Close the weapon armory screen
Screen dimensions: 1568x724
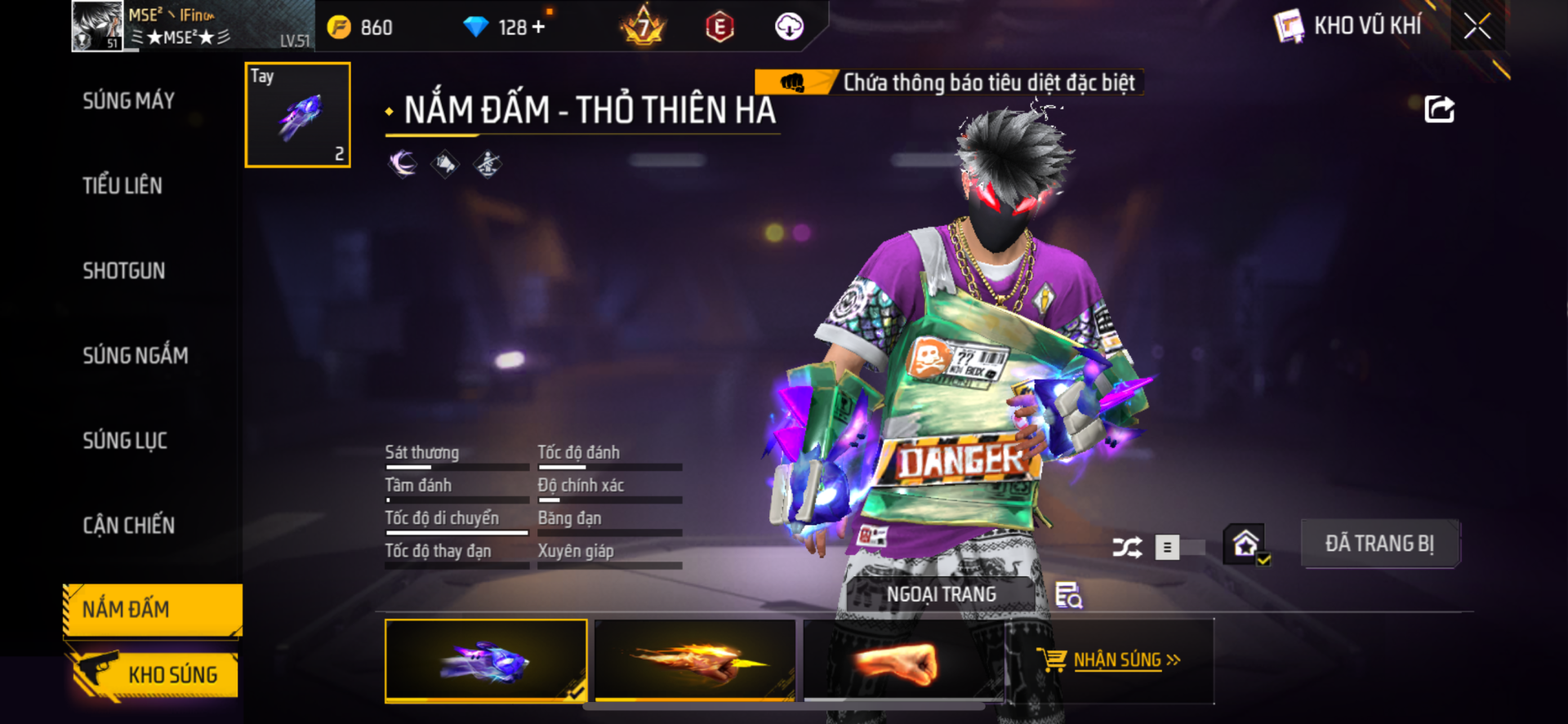1477,26
